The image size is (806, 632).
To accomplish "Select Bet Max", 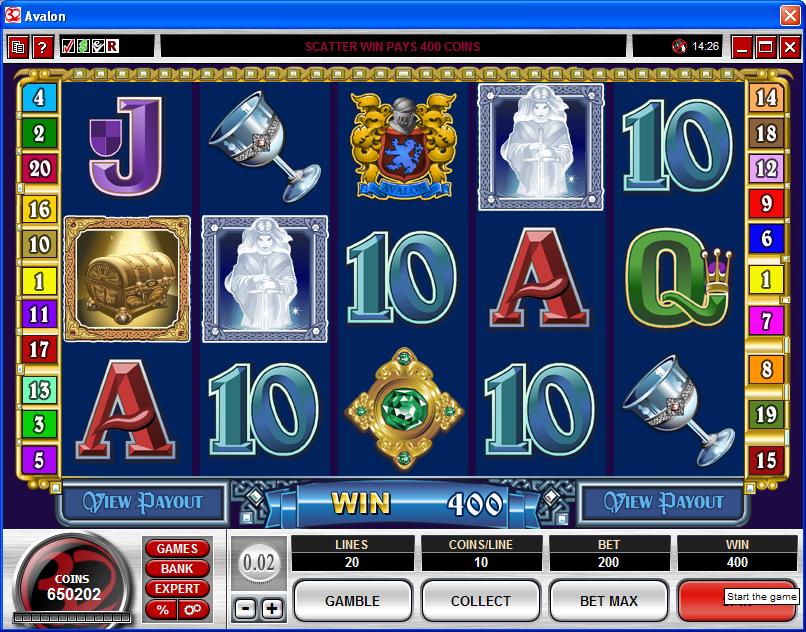I will (608, 601).
